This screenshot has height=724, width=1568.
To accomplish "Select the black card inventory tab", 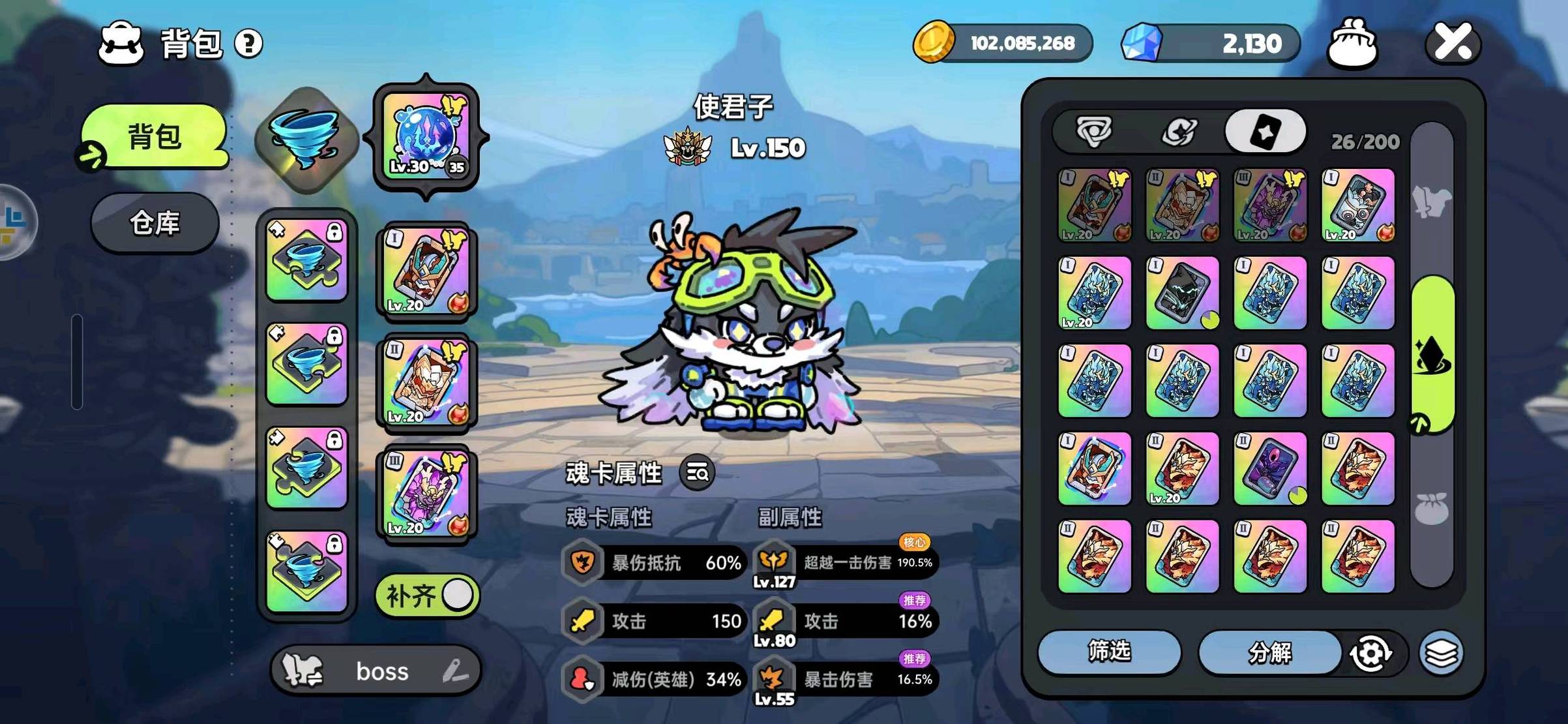I will tap(1265, 132).
